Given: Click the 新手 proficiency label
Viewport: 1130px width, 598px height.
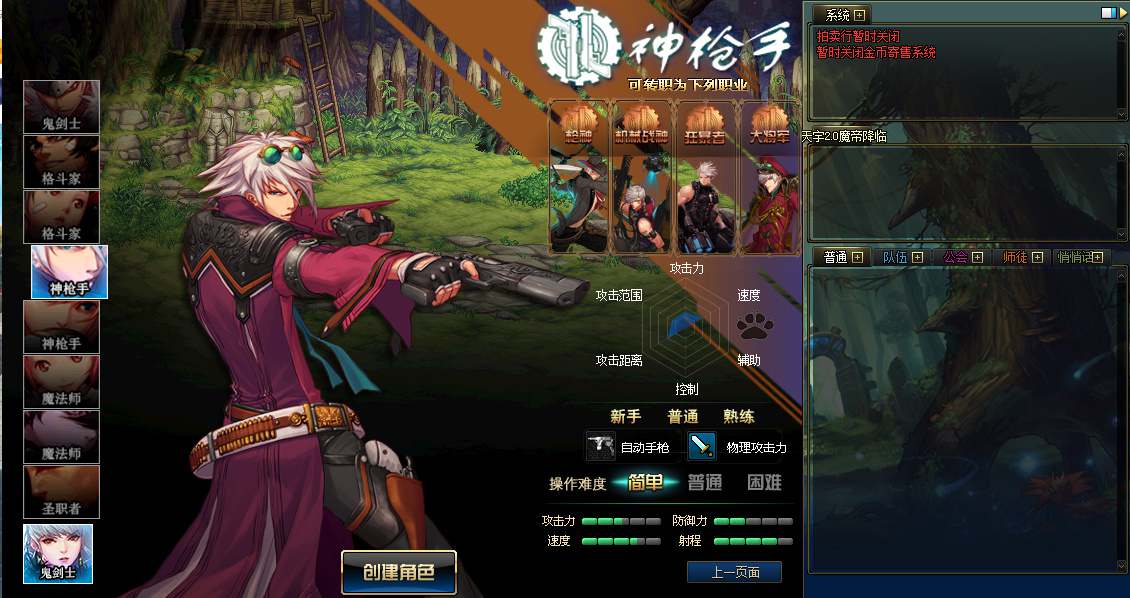Looking at the screenshot, I should [x=626, y=416].
